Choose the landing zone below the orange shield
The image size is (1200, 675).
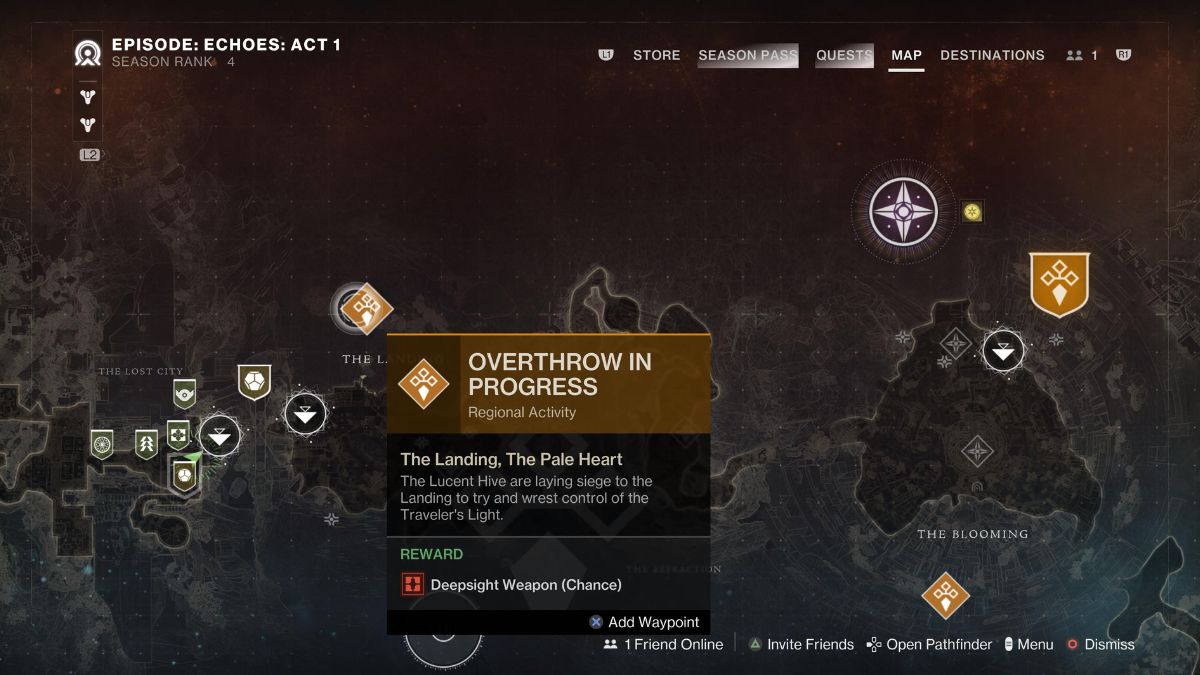point(1003,350)
